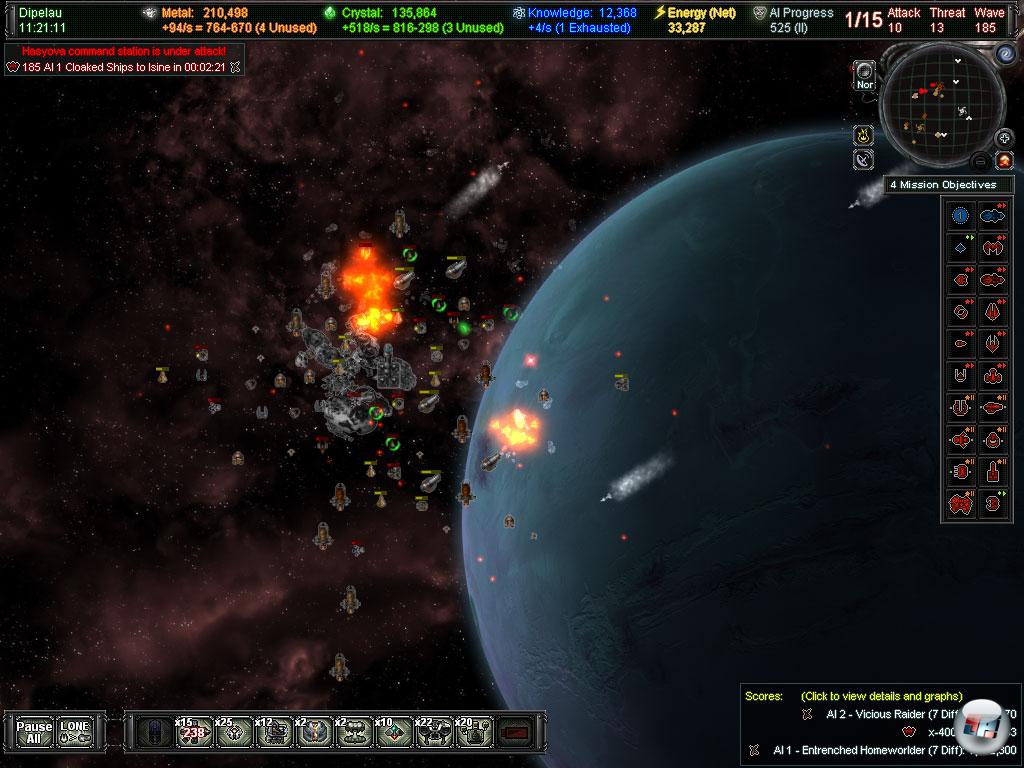This screenshot has width=1024, height=768.
Task: Zoom out with the minimap minus button
Action: 982,160
